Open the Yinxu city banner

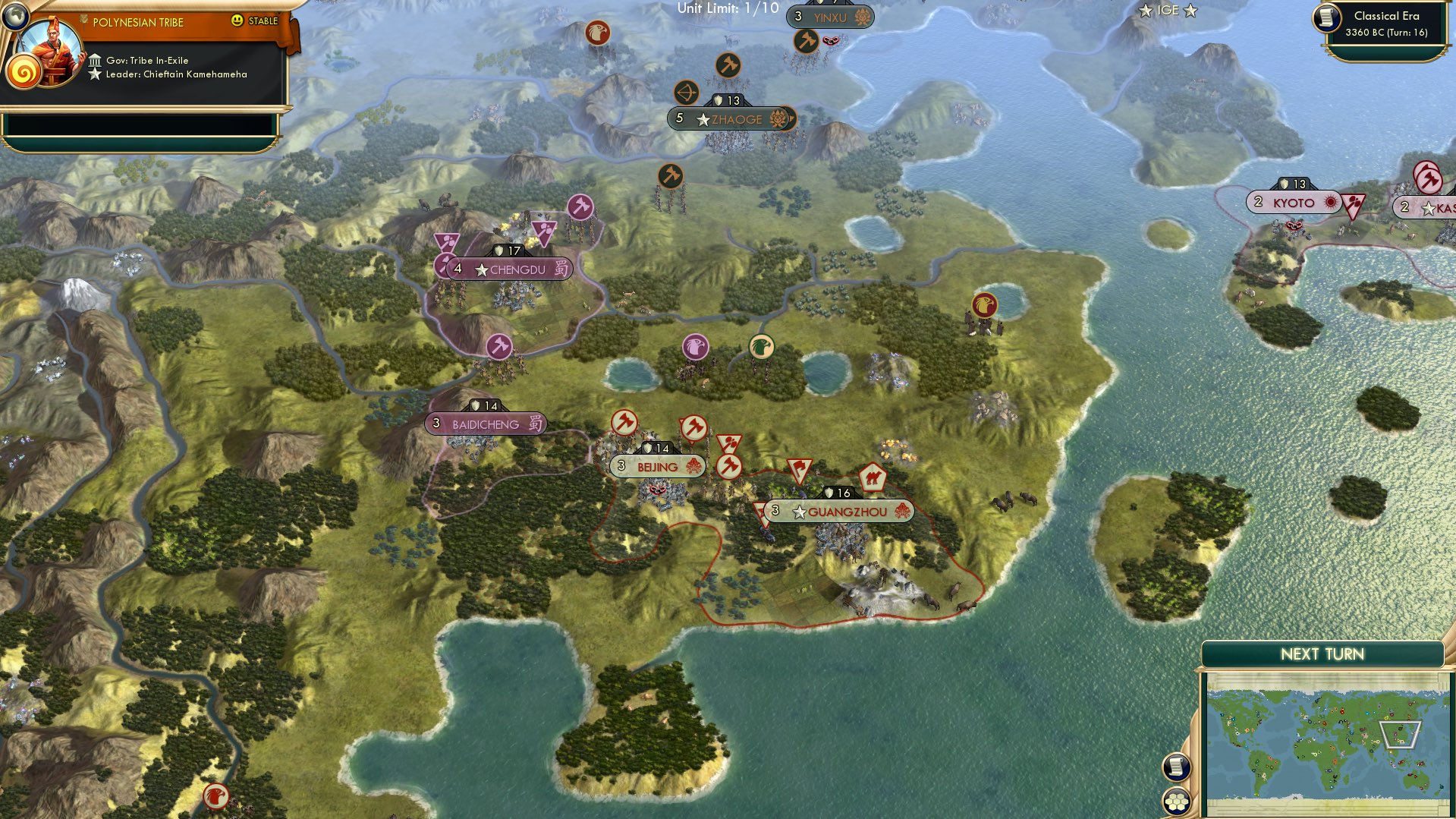tap(829, 17)
